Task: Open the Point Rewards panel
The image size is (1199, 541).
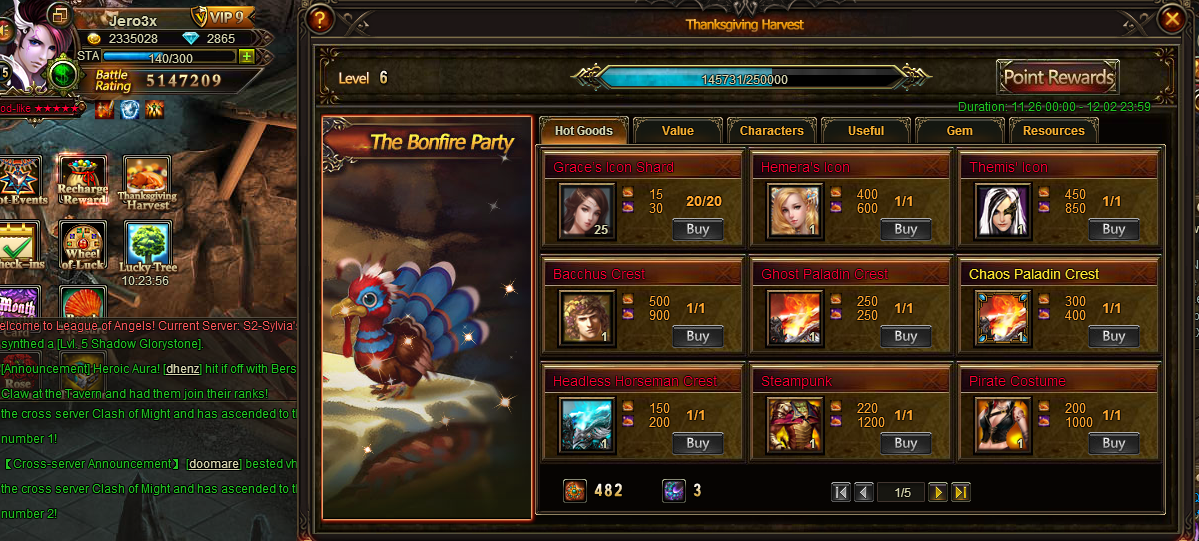Action: pos(1058,77)
